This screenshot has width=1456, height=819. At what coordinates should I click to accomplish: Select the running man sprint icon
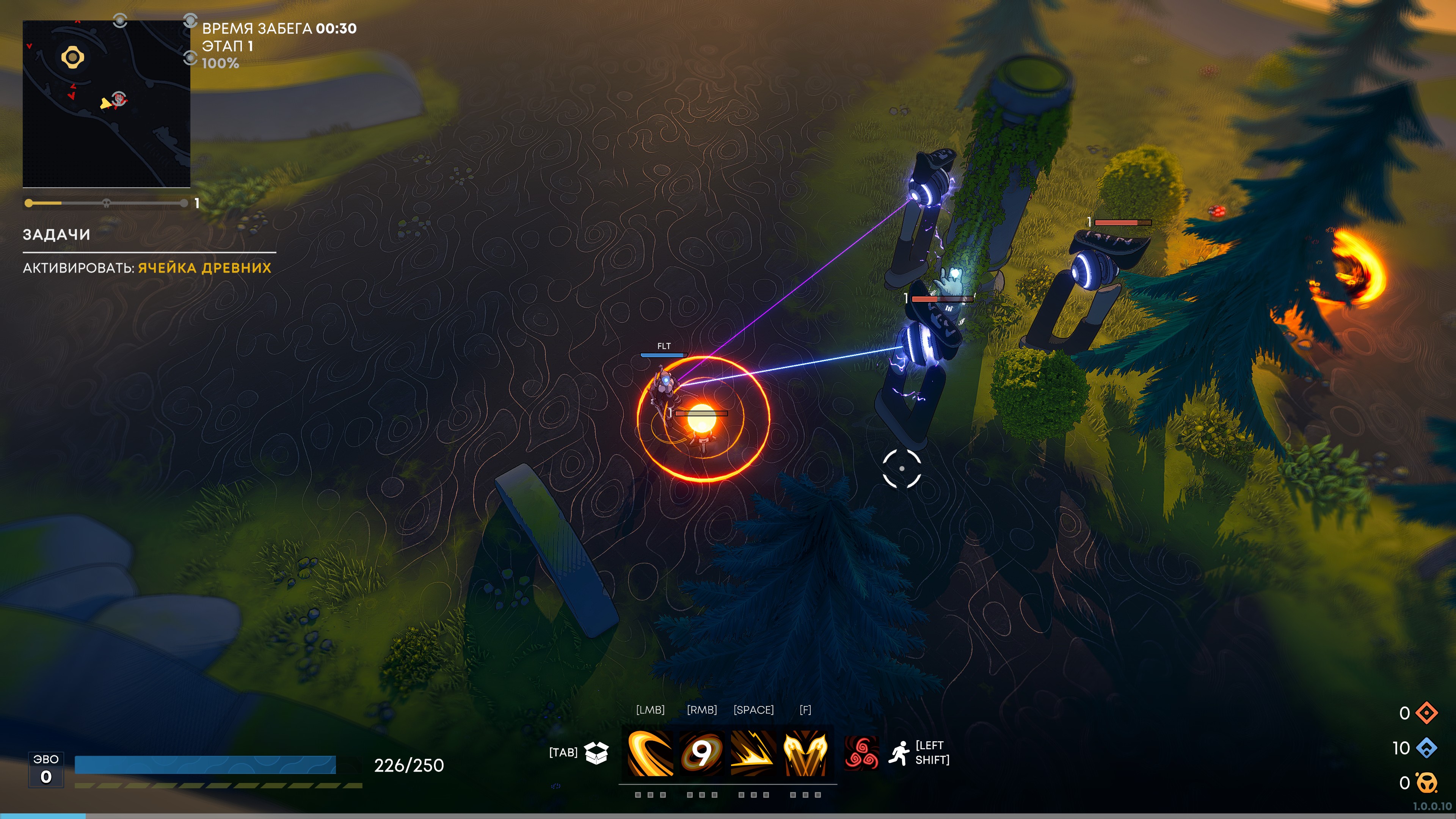pos(899,753)
